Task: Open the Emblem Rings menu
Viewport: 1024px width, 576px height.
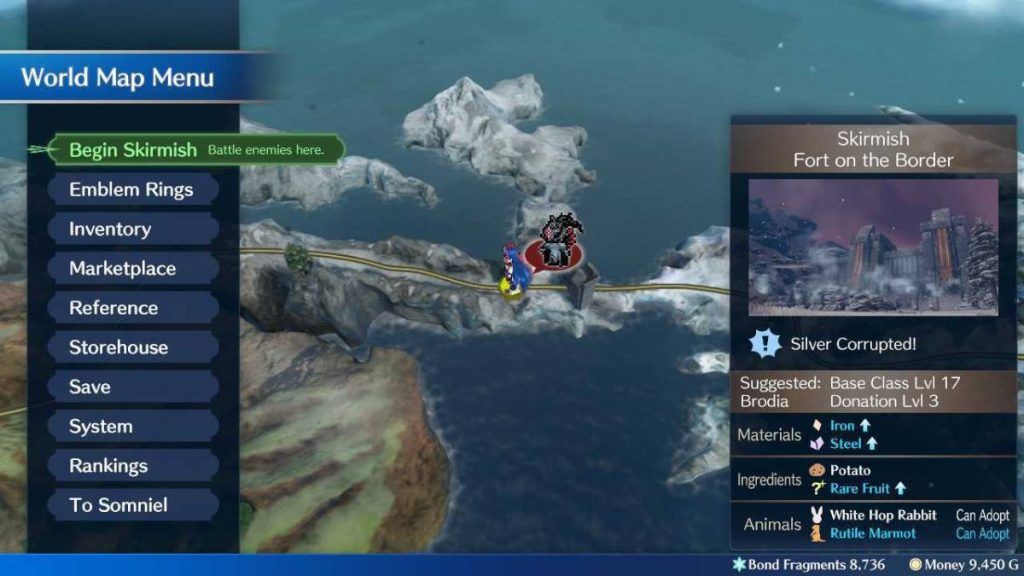Action: pos(131,190)
